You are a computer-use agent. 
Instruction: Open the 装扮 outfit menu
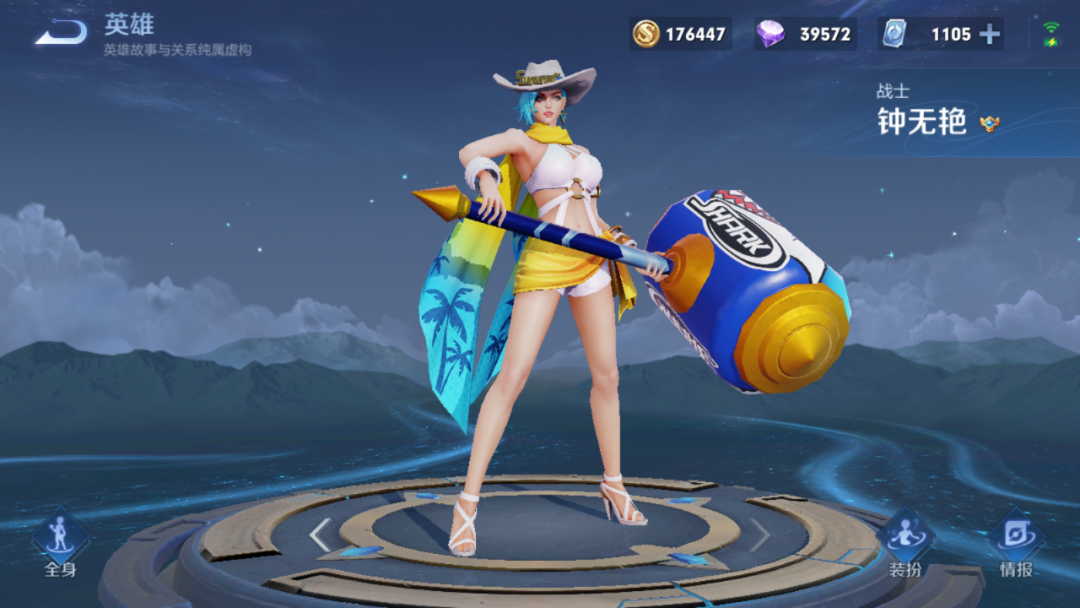point(905,543)
